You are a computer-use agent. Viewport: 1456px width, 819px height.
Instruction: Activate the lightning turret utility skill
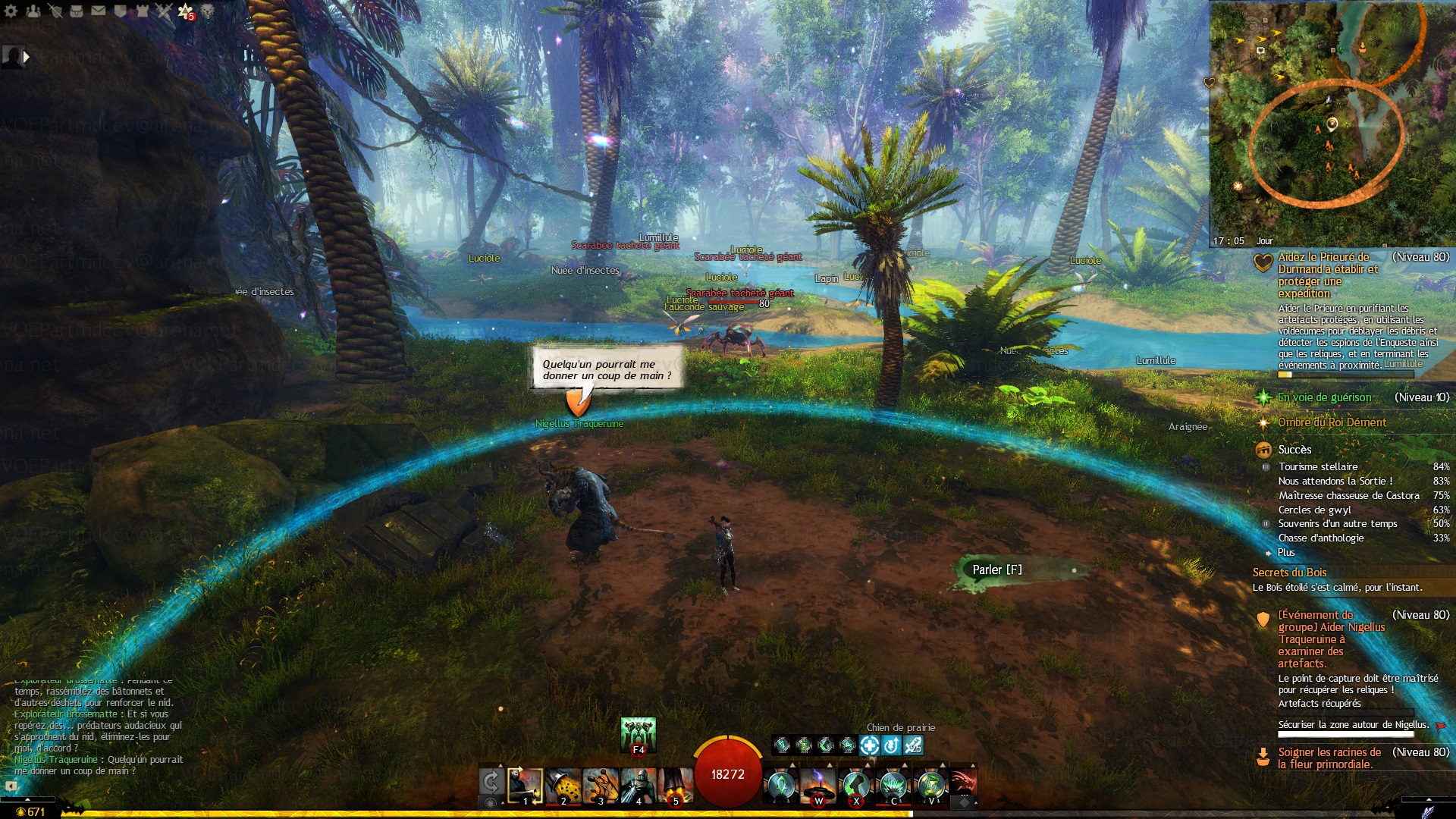pos(818,786)
